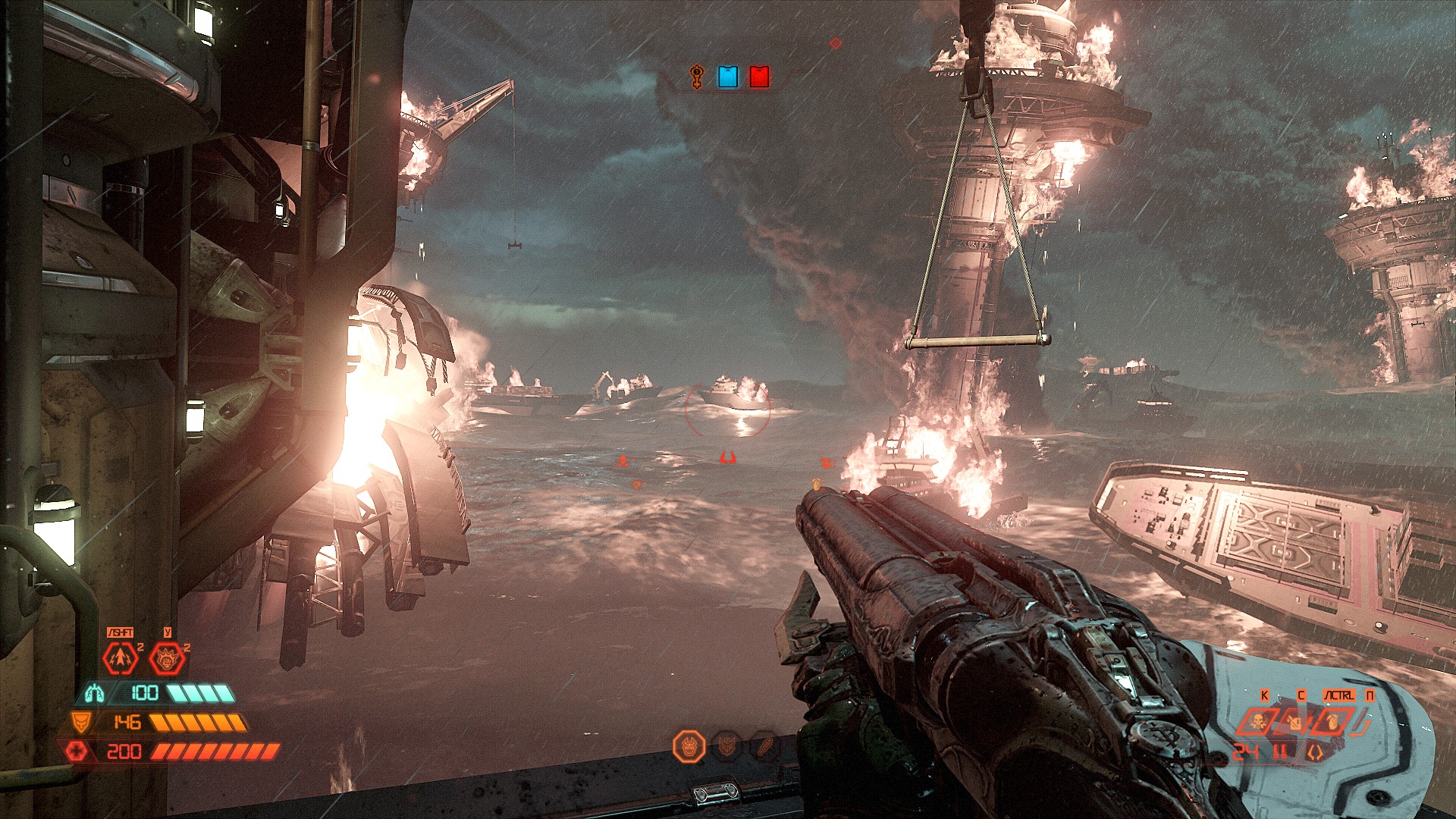Choose the dimmed middle rune icon
This screenshot has width=1456, height=819.
pyautogui.click(x=727, y=747)
